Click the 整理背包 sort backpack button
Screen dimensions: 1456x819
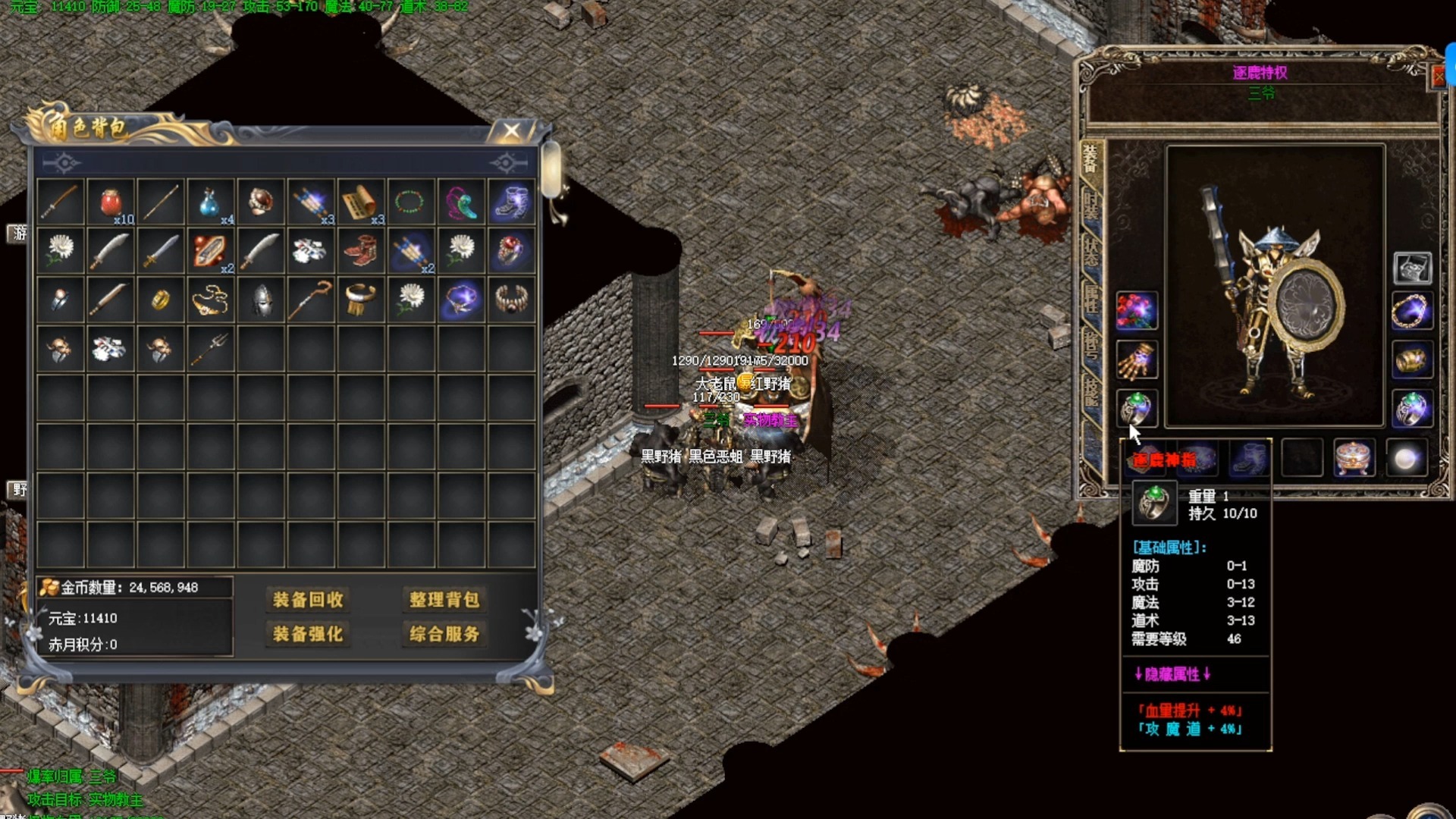point(444,600)
